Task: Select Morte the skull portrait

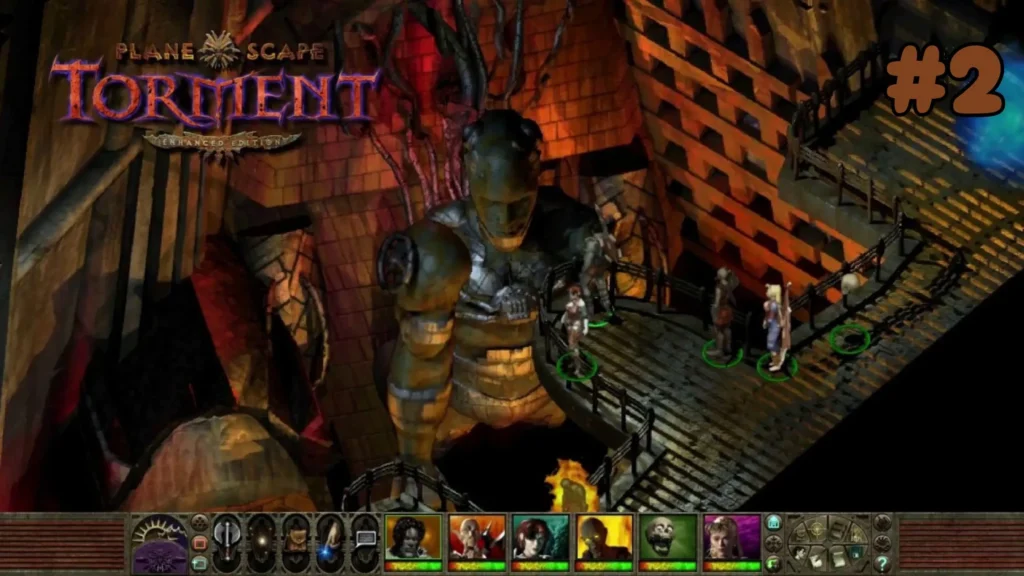Action: click(x=668, y=538)
